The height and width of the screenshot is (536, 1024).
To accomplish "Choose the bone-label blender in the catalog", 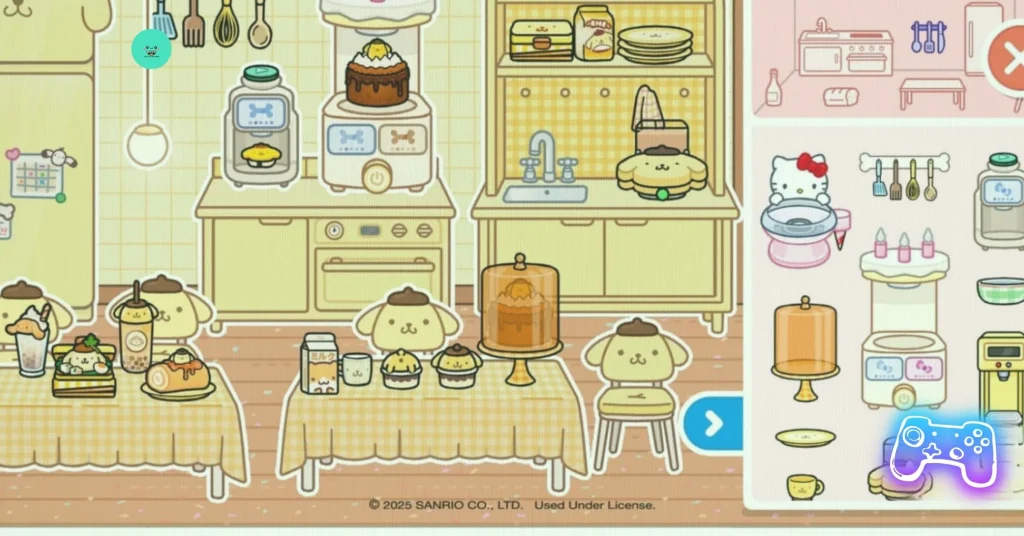I will (x=1001, y=200).
